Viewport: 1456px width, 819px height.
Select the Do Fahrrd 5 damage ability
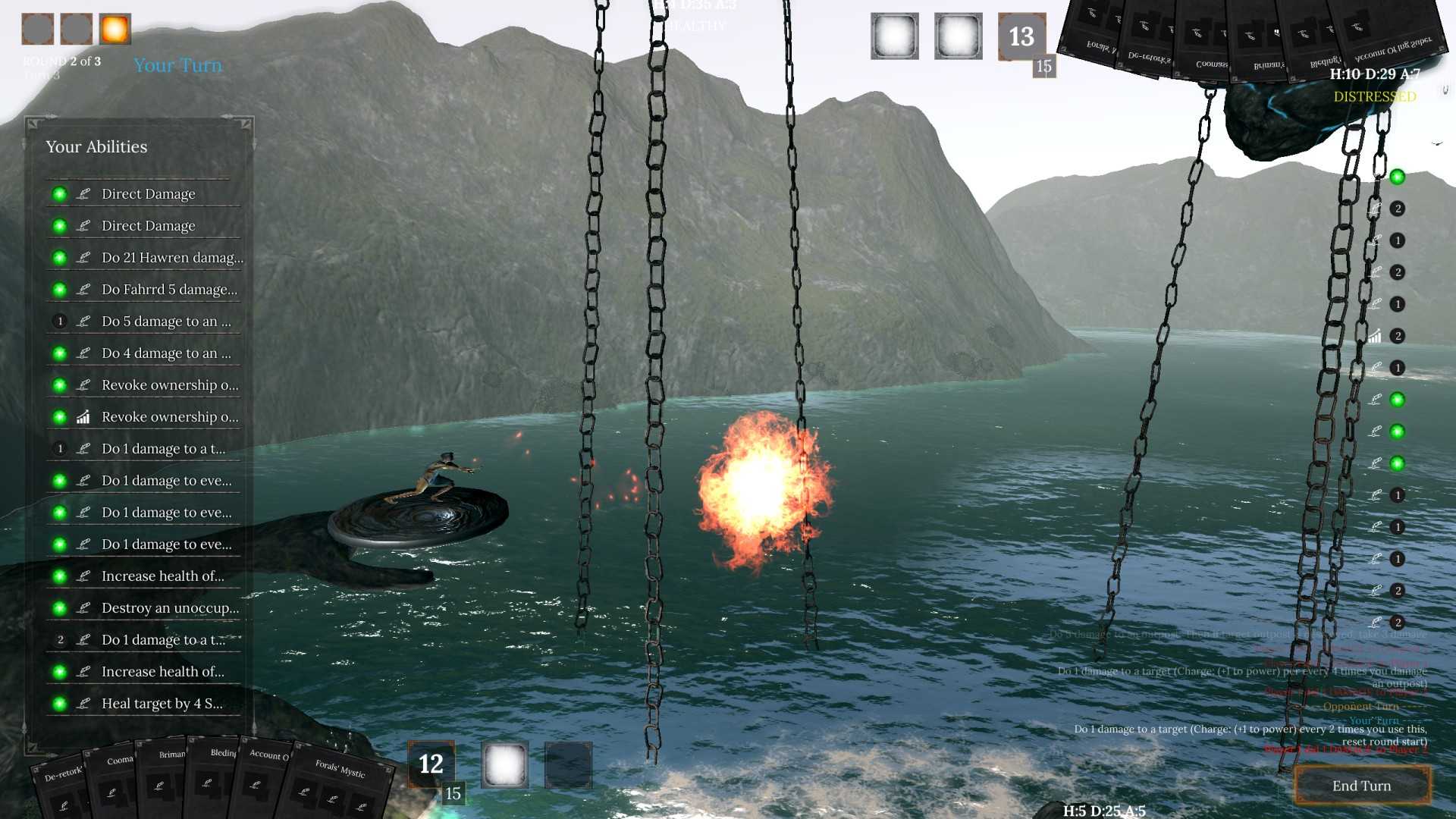[169, 290]
